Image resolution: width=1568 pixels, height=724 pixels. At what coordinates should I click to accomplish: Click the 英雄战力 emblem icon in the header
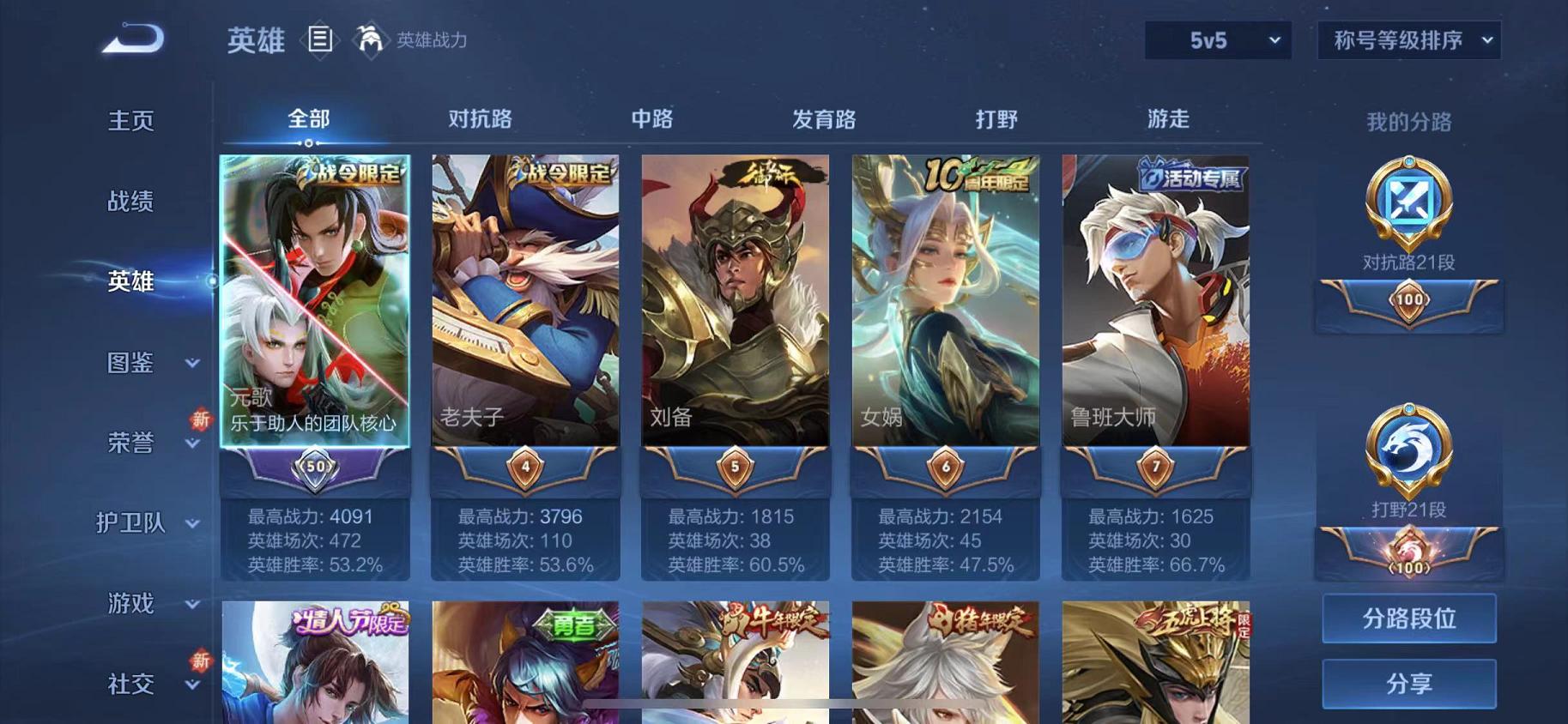369,39
